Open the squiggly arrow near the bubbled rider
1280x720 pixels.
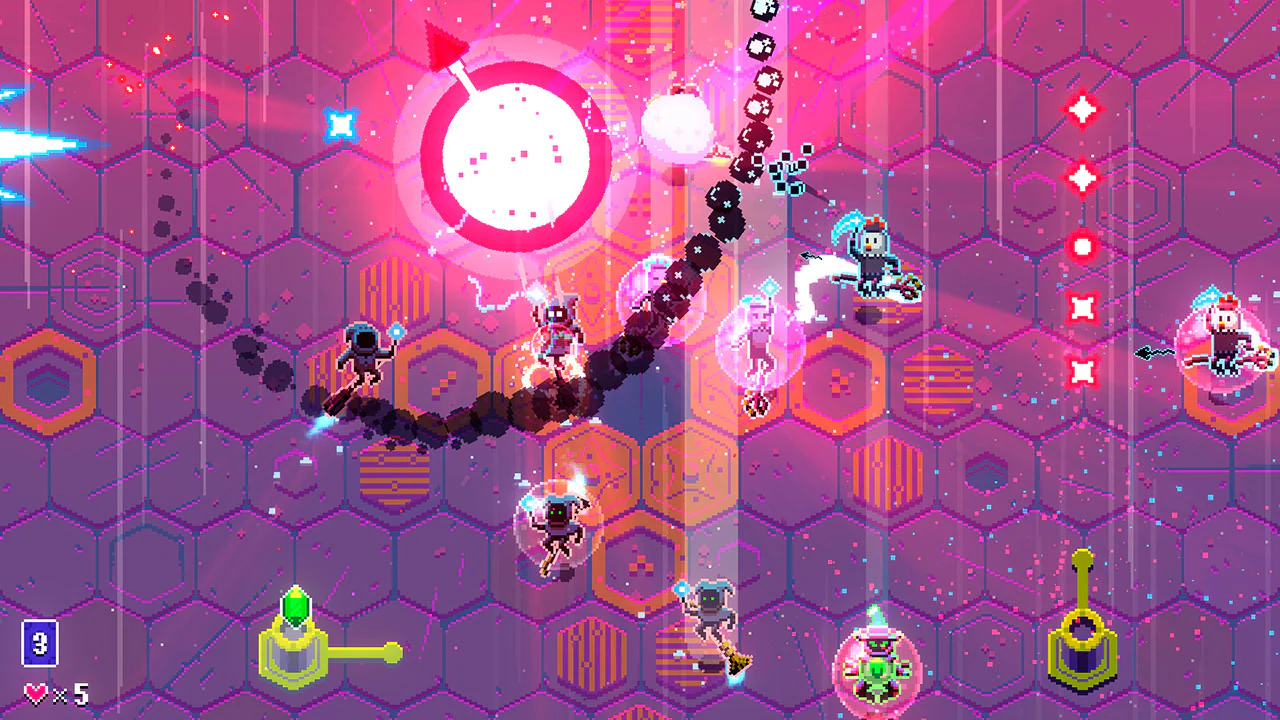tap(1152, 352)
